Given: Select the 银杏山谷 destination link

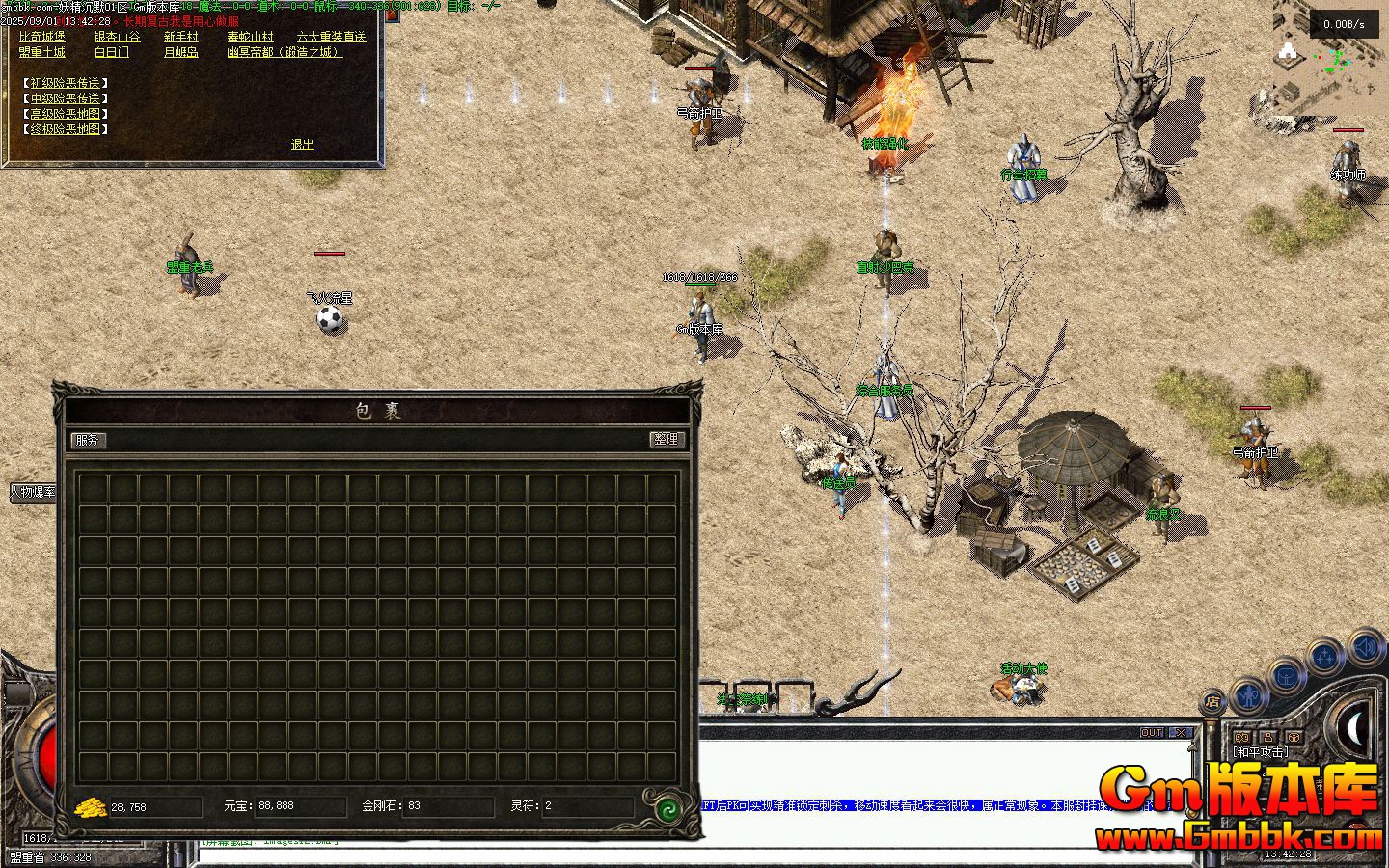Looking at the screenshot, I should point(117,37).
